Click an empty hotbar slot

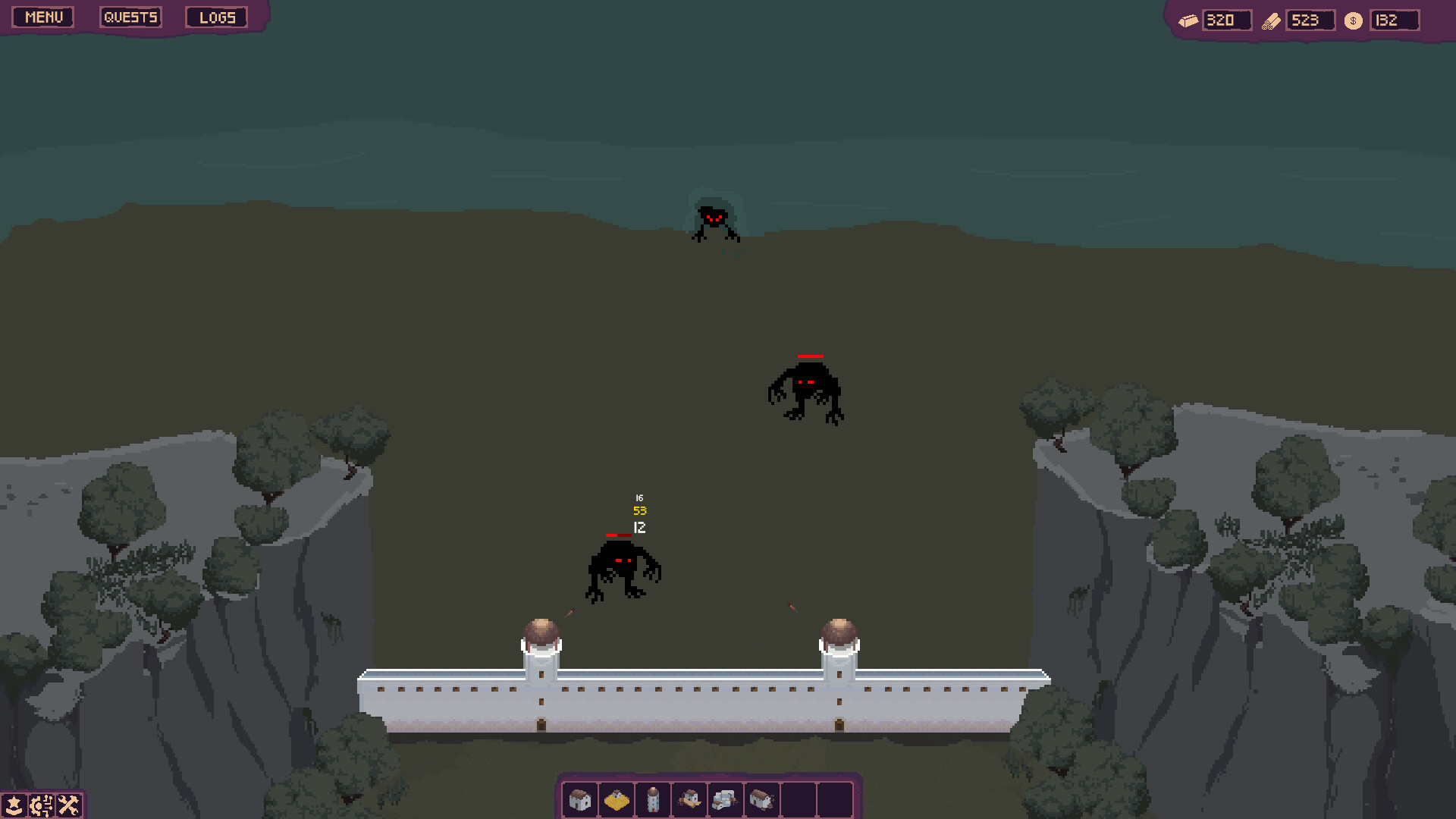[799, 799]
